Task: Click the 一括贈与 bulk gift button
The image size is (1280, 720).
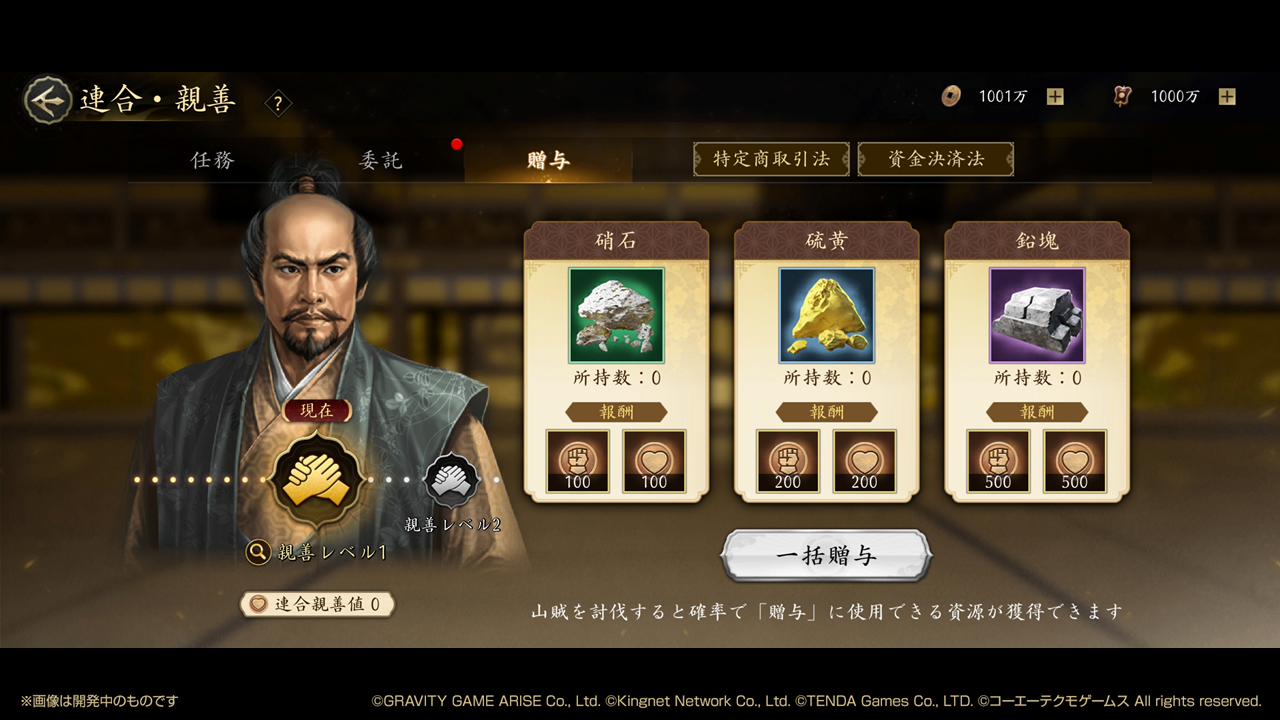Action: coord(826,556)
